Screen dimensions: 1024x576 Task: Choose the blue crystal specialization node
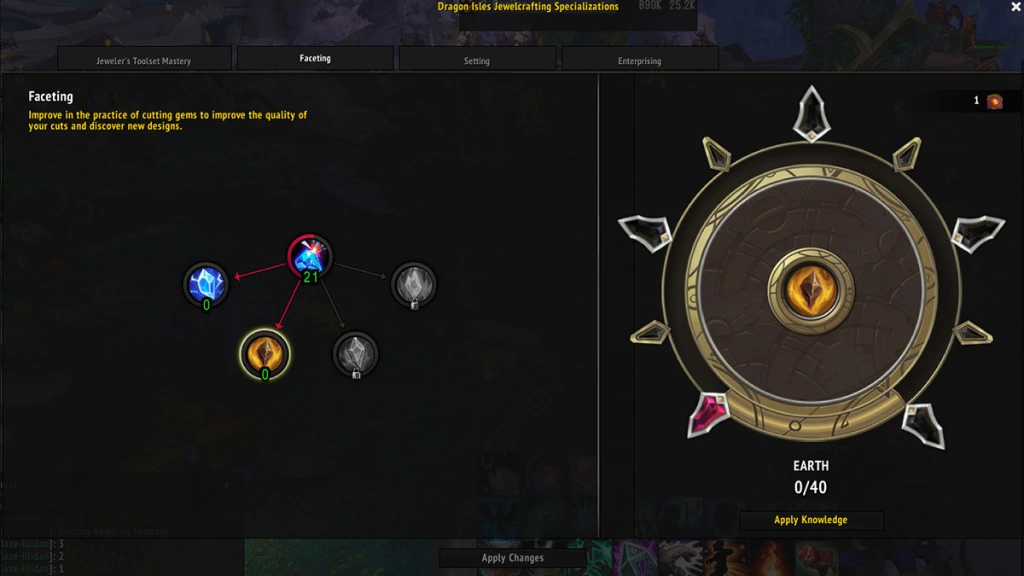(x=207, y=284)
